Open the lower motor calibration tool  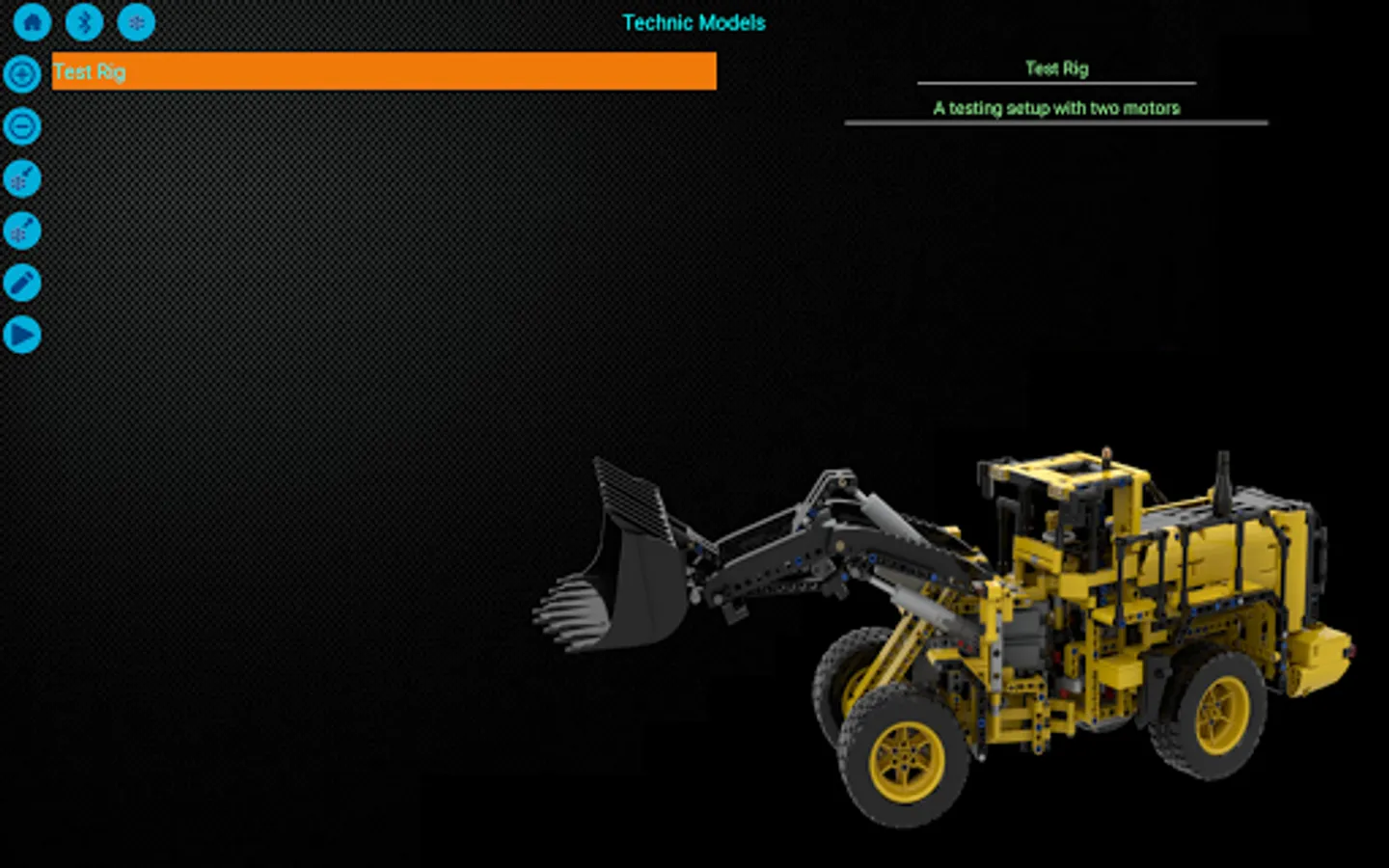click(x=21, y=231)
